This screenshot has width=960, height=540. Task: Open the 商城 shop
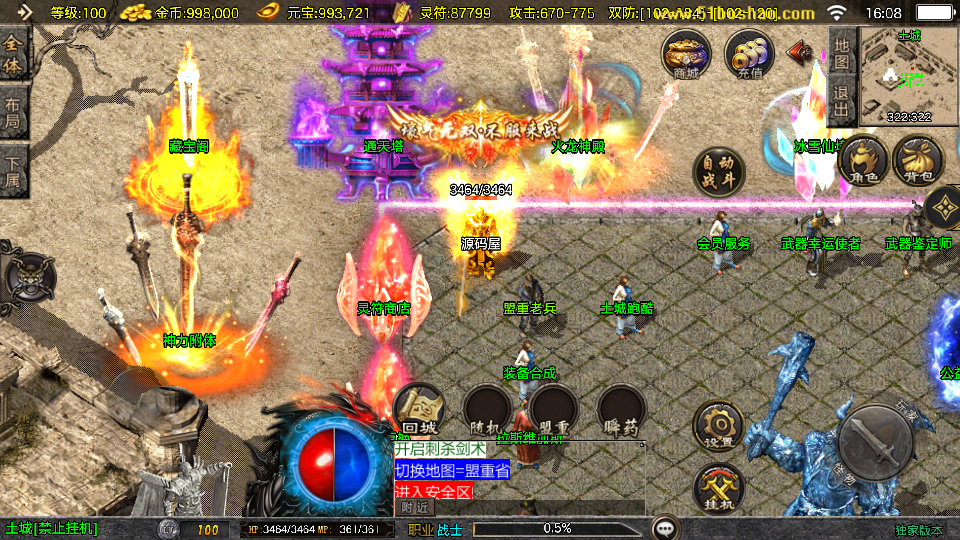(686, 53)
